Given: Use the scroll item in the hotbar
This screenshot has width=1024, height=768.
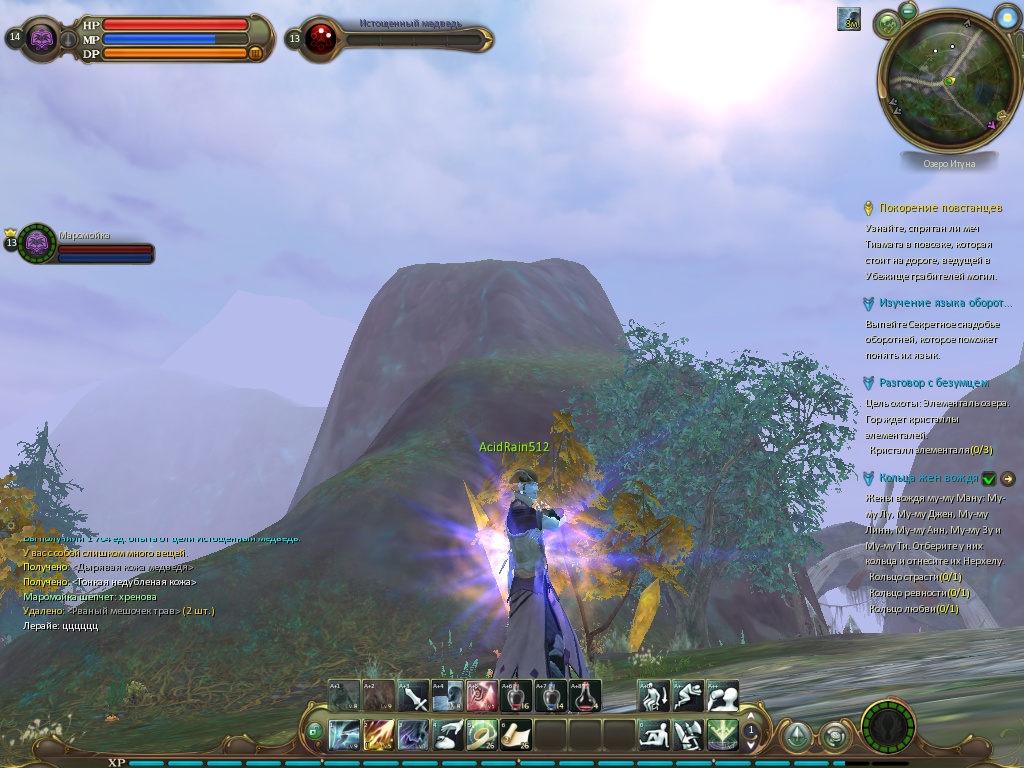Looking at the screenshot, I should click(516, 735).
